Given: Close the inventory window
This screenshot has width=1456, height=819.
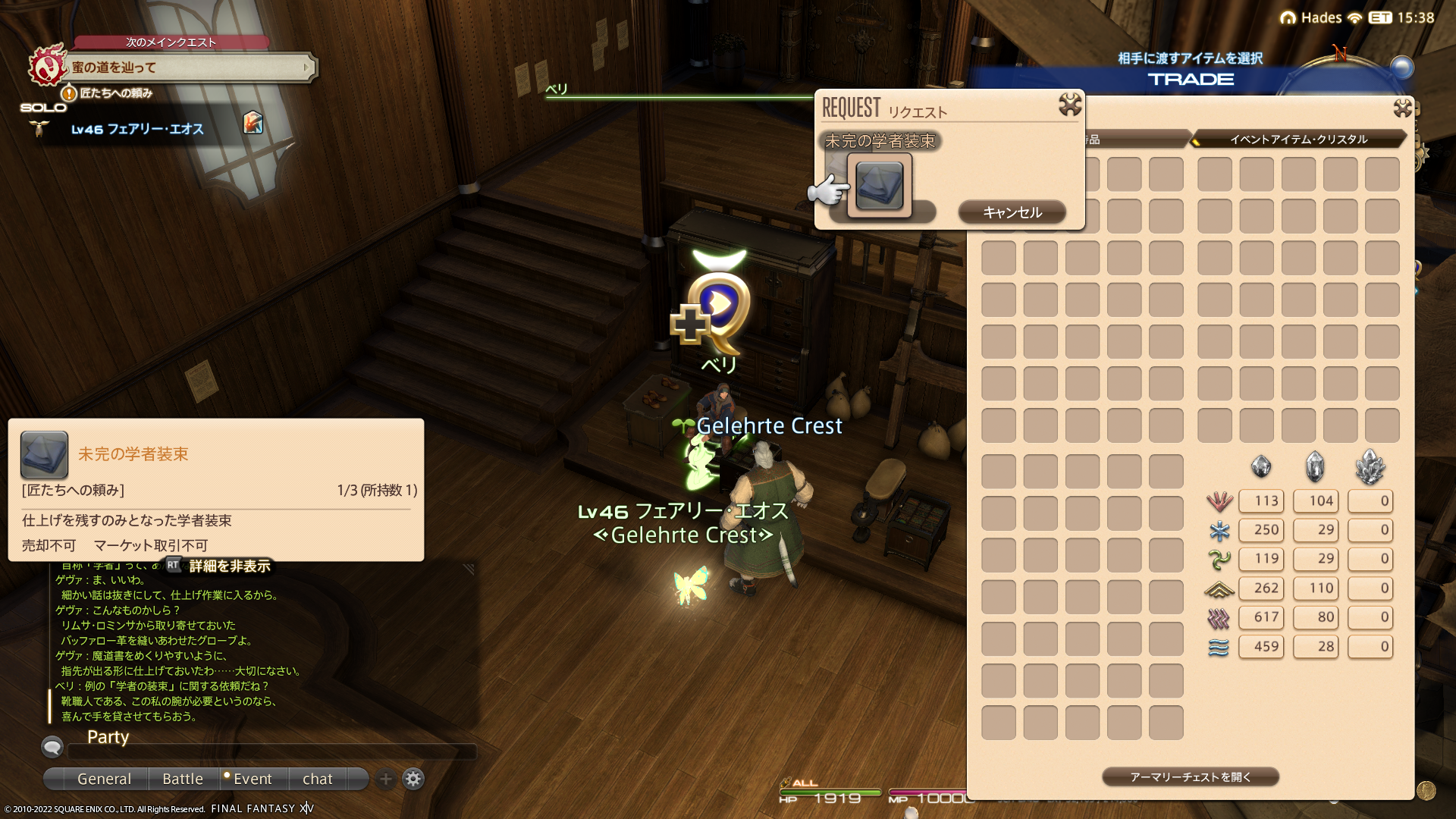Looking at the screenshot, I should (x=1402, y=108).
